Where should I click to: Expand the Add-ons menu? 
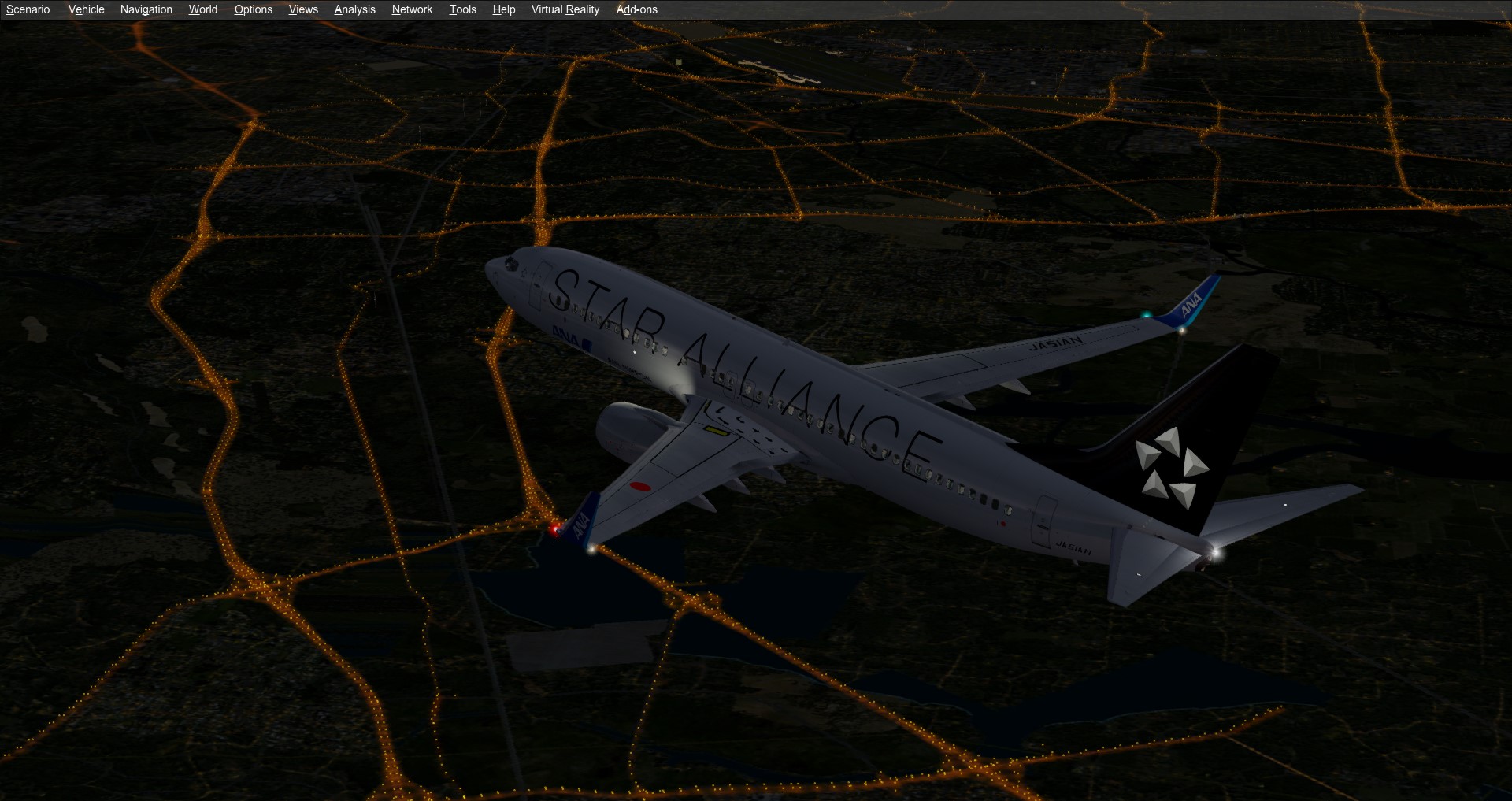coord(636,9)
